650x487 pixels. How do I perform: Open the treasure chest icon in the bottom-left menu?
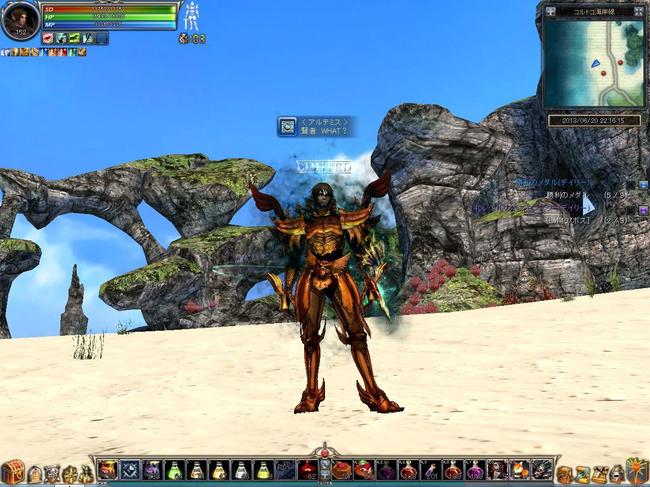(x=13, y=470)
